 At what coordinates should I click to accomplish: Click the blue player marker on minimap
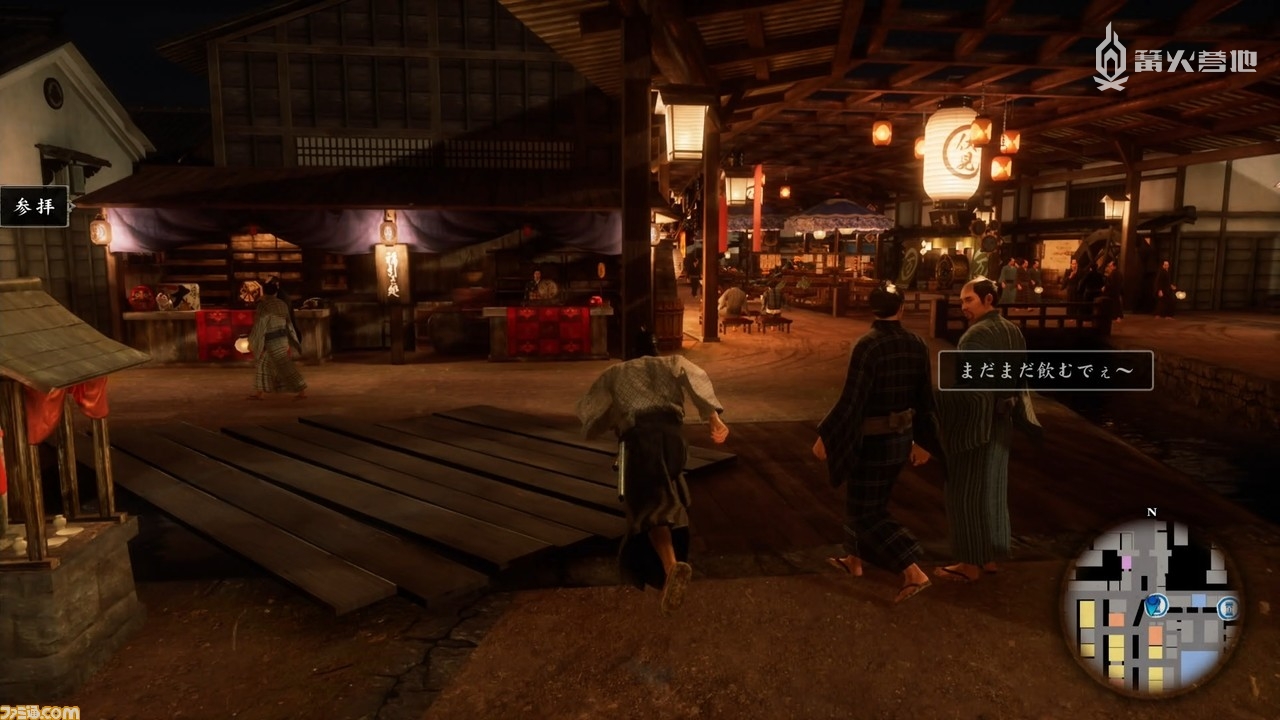coord(1154,604)
